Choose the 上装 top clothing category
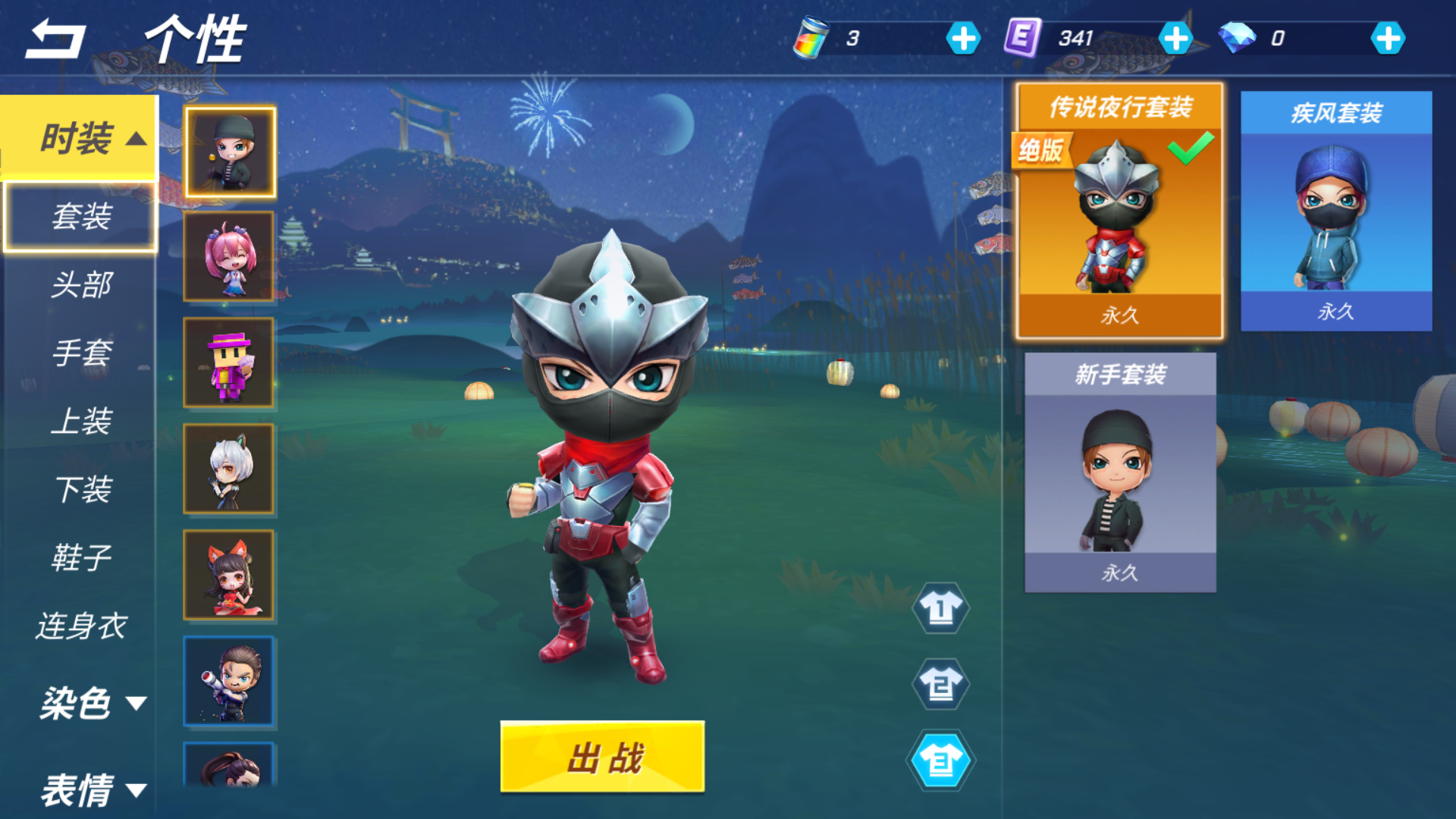This screenshot has width=1456, height=819. tap(81, 422)
